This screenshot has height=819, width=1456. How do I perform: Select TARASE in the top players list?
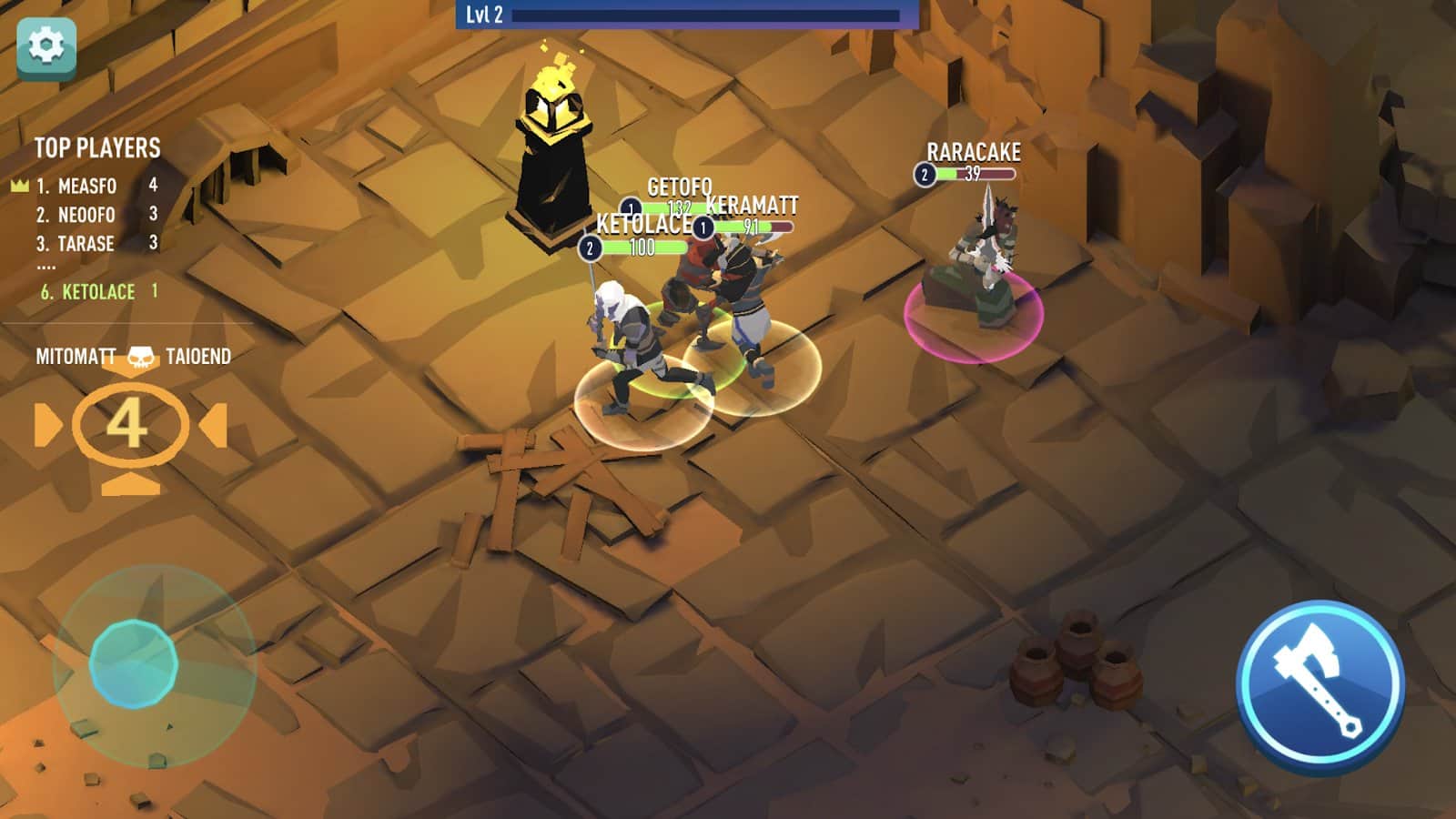pyautogui.click(x=86, y=244)
